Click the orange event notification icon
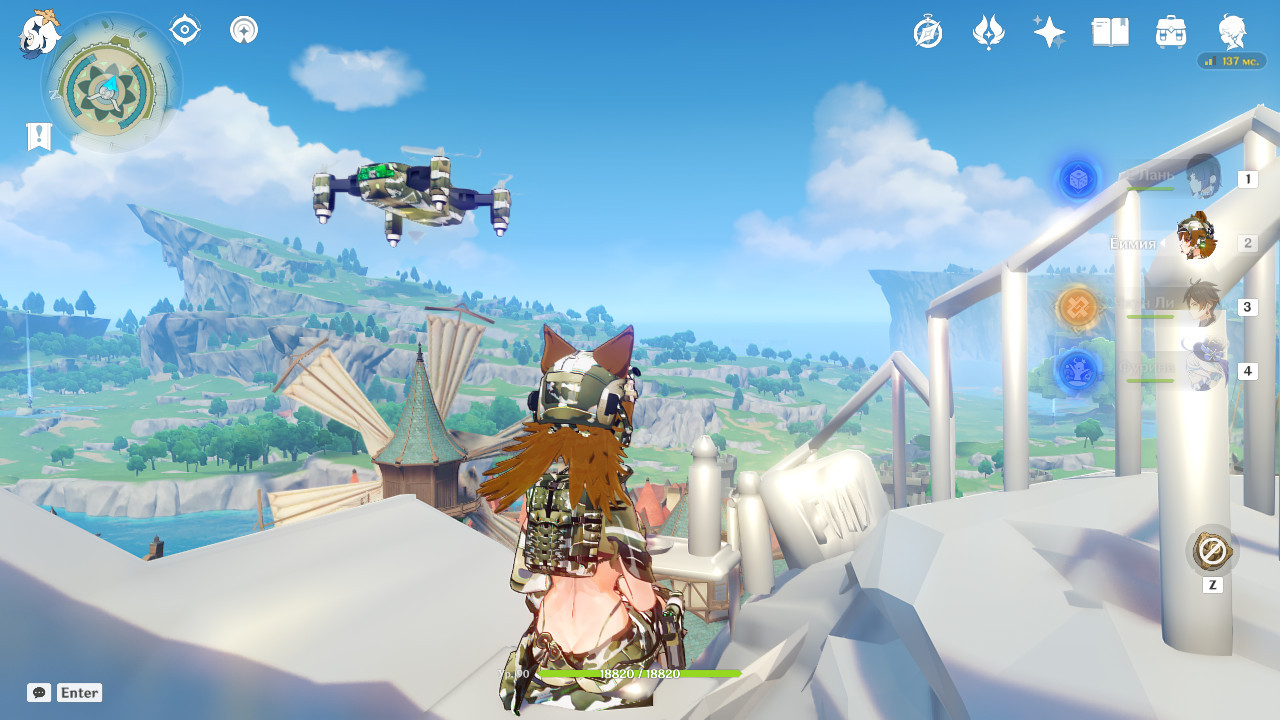Screen dimensions: 1280x720 click(x=1077, y=307)
